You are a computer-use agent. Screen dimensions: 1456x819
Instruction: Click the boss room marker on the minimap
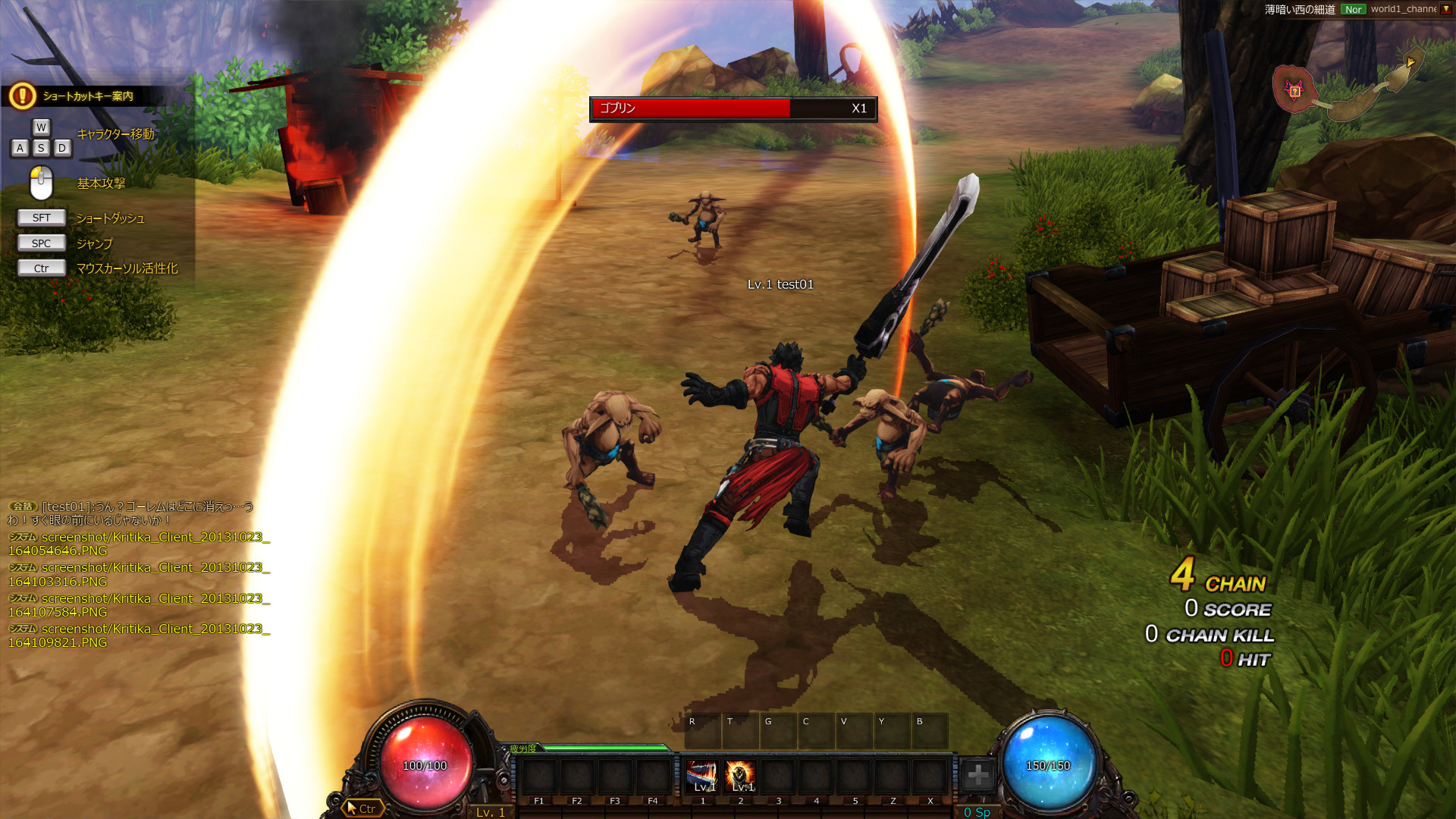tap(1294, 91)
